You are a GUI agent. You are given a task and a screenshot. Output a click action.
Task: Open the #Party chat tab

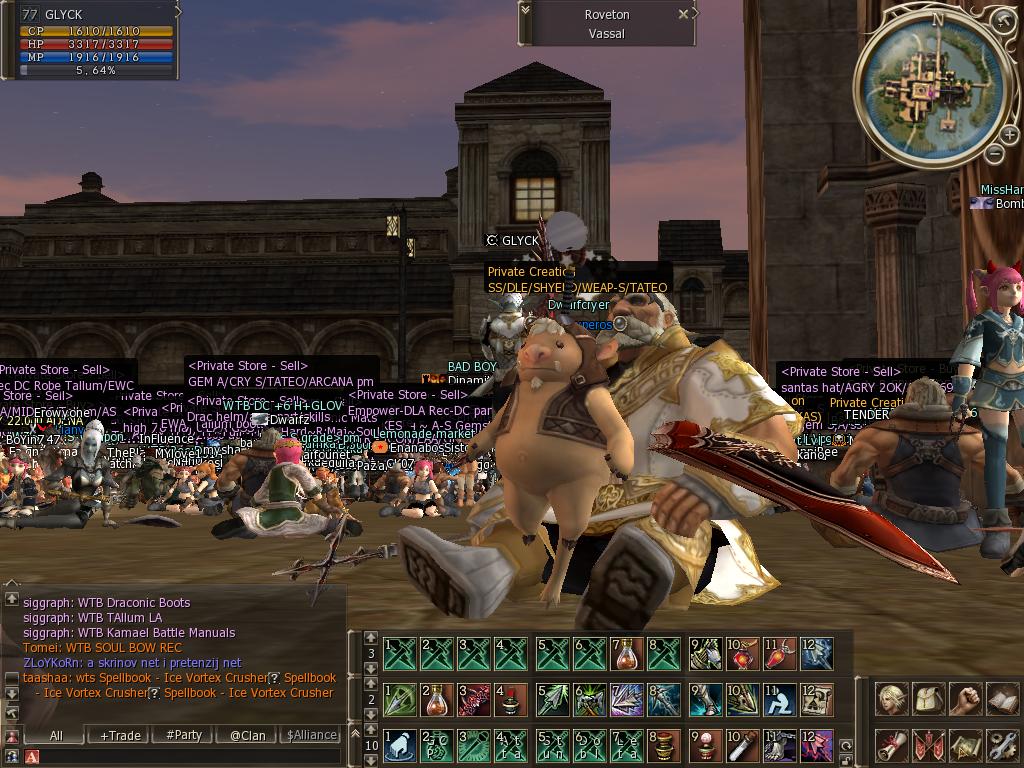click(x=184, y=735)
